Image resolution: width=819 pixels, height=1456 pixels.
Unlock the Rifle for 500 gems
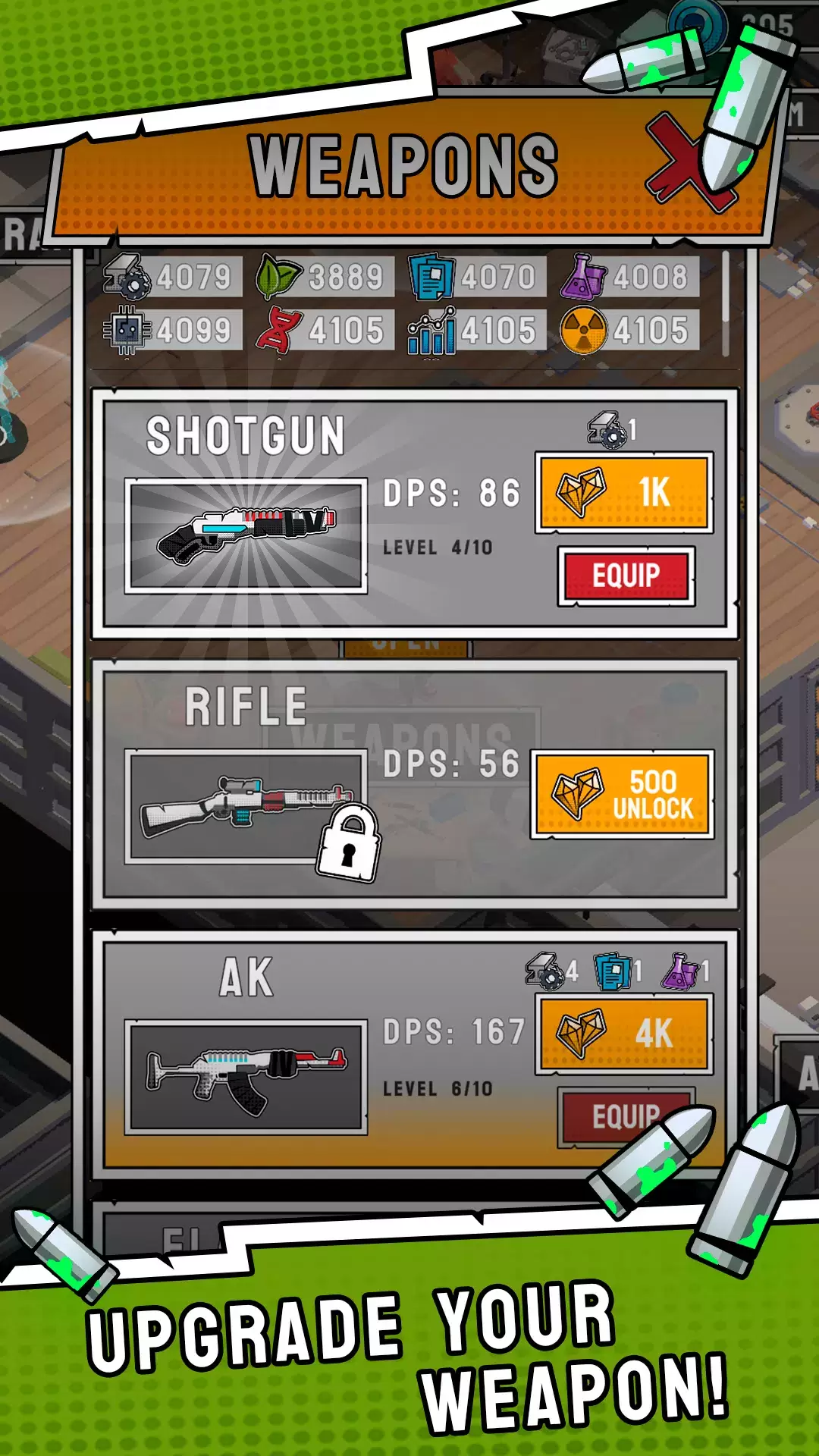tap(623, 795)
